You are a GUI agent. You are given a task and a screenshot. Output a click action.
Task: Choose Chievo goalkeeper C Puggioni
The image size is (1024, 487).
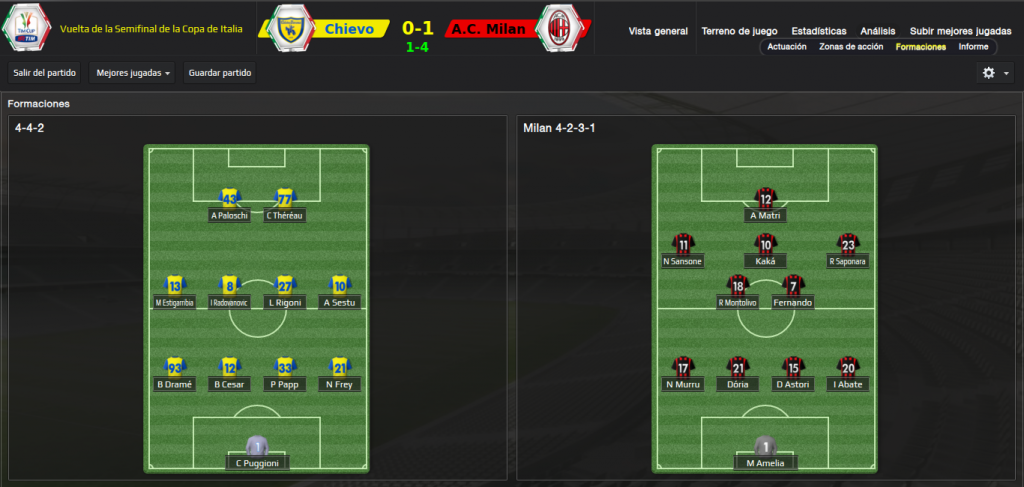[257, 453]
